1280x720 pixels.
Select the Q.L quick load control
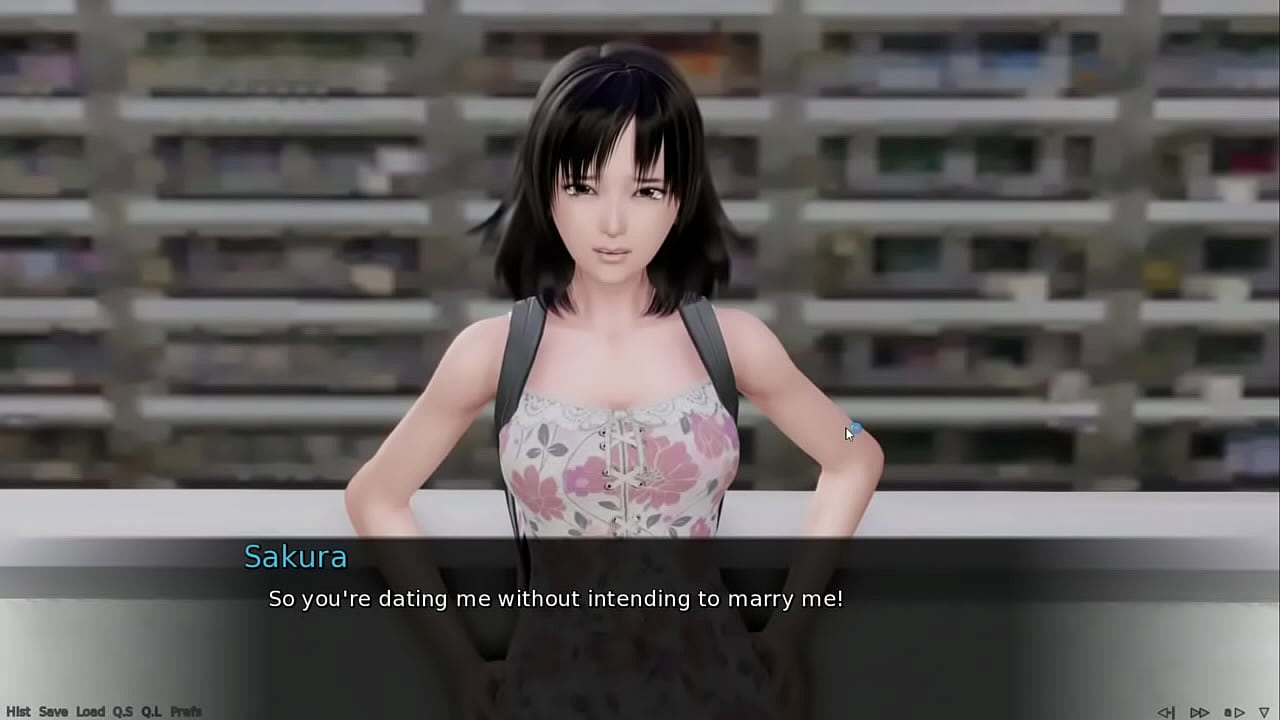click(152, 711)
